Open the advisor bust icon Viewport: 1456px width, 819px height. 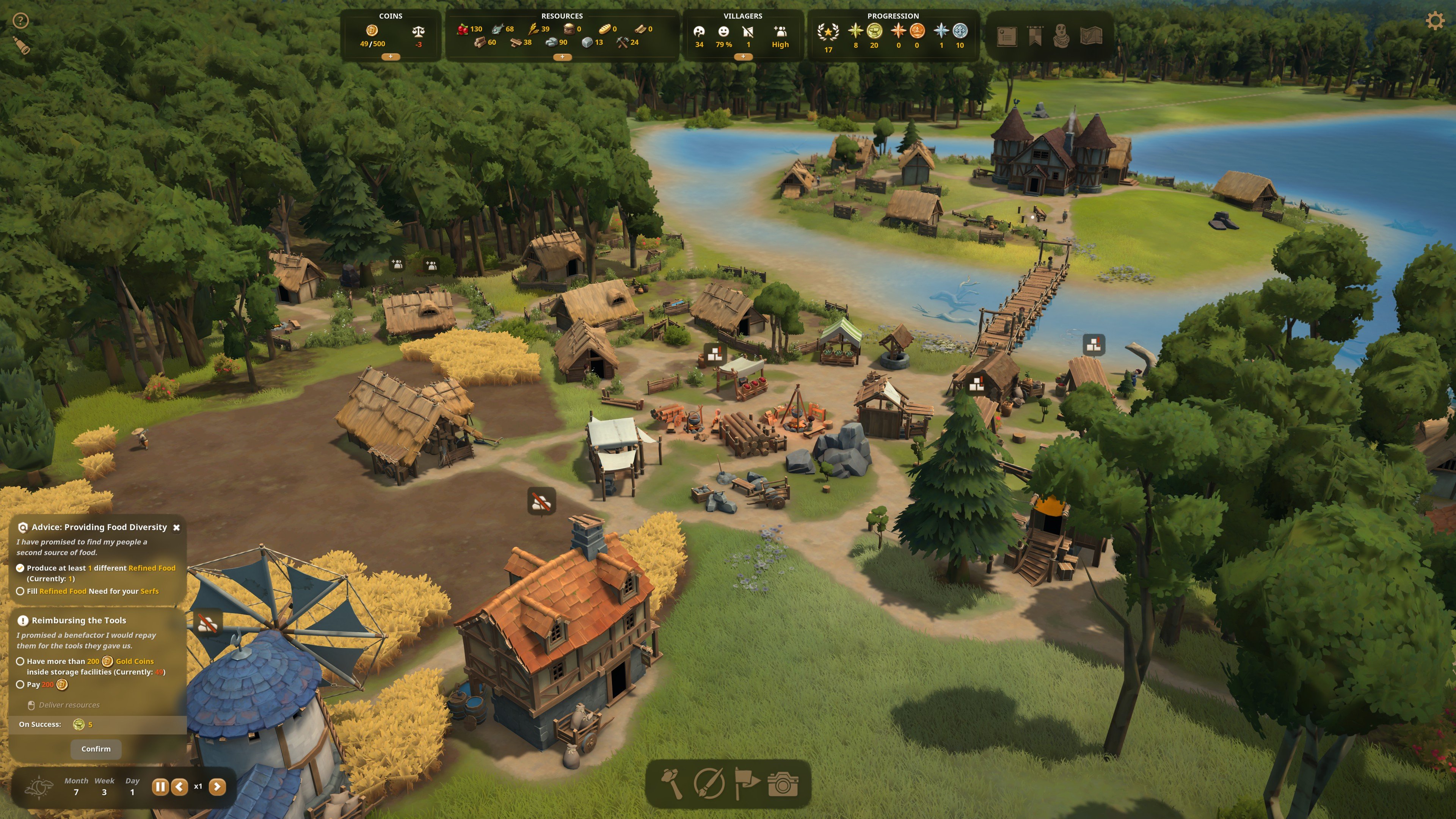pos(1062,37)
